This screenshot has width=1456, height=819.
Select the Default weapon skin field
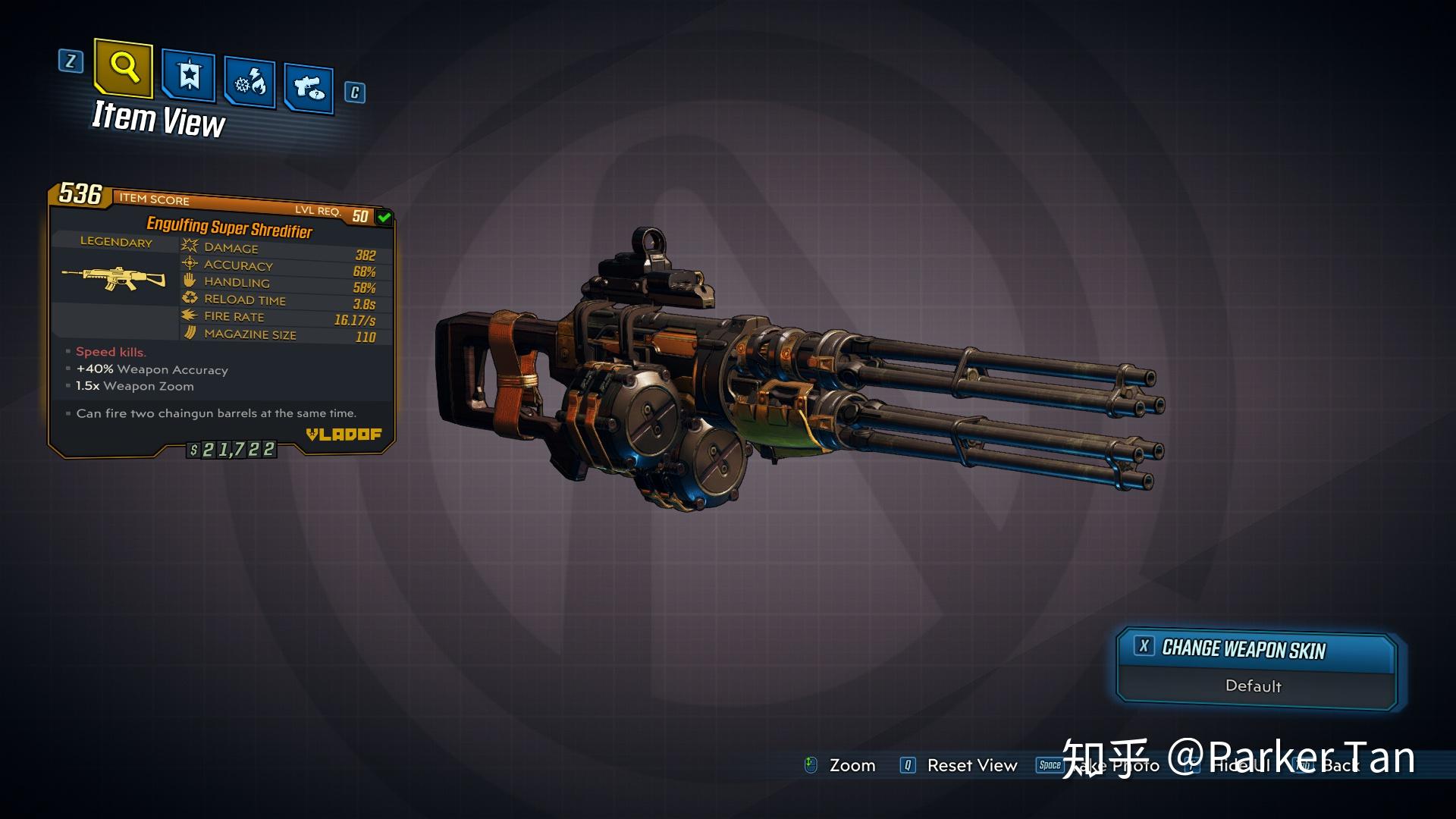pos(1254,686)
